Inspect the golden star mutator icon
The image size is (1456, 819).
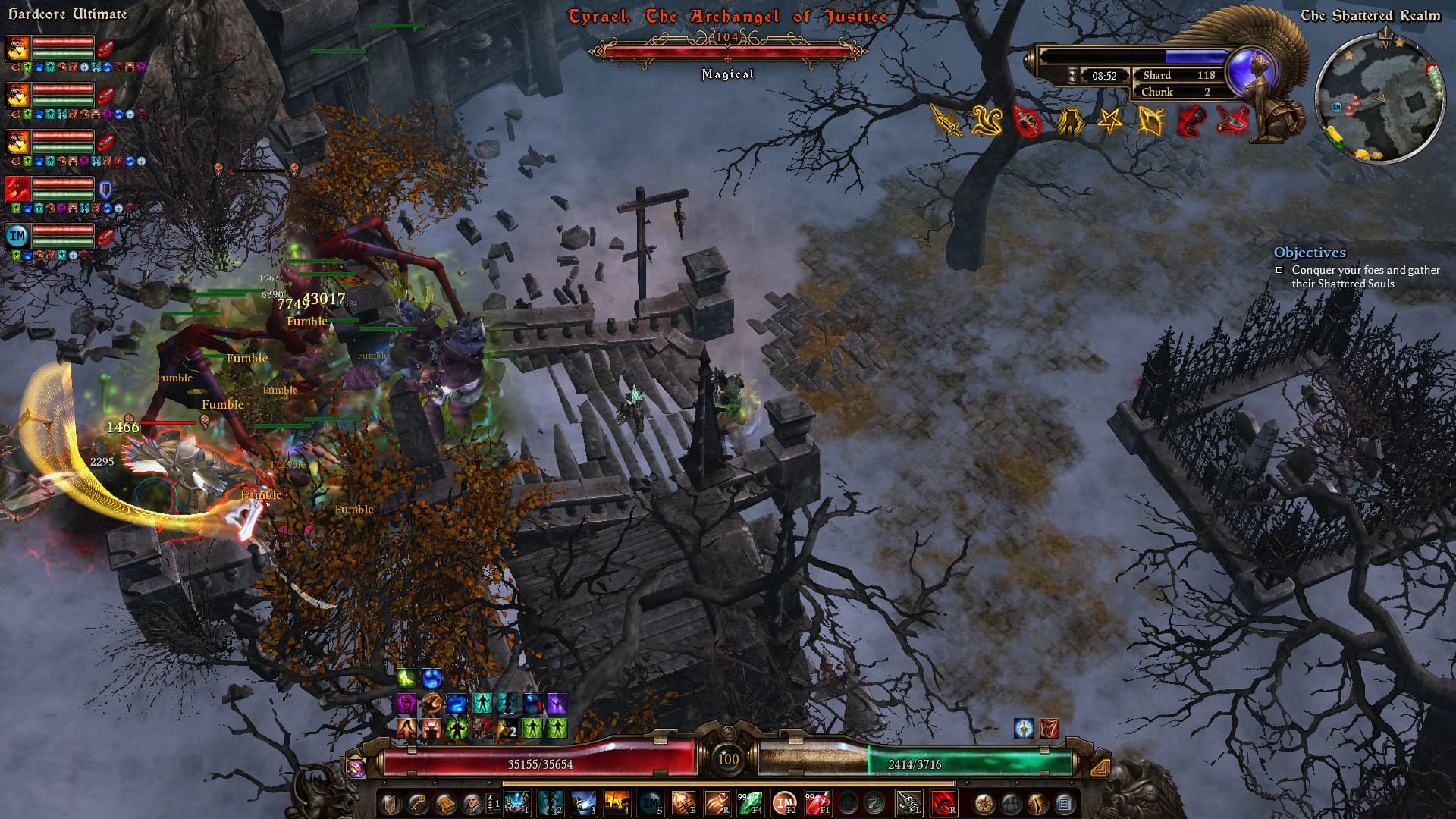click(x=1109, y=121)
